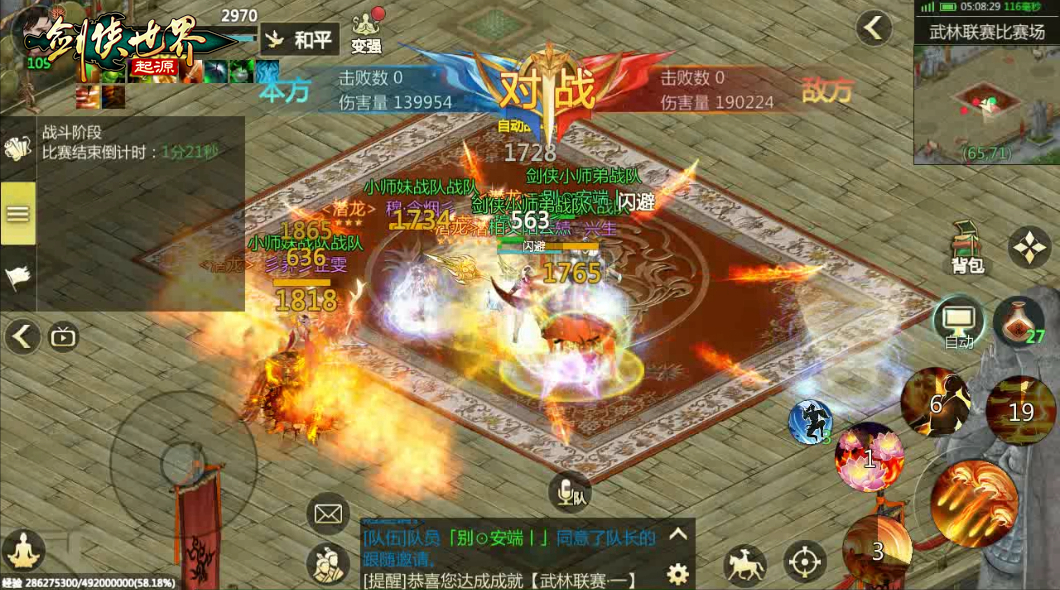Toggle 自动 auto-combat mode
The image size is (1060, 590).
(x=959, y=322)
